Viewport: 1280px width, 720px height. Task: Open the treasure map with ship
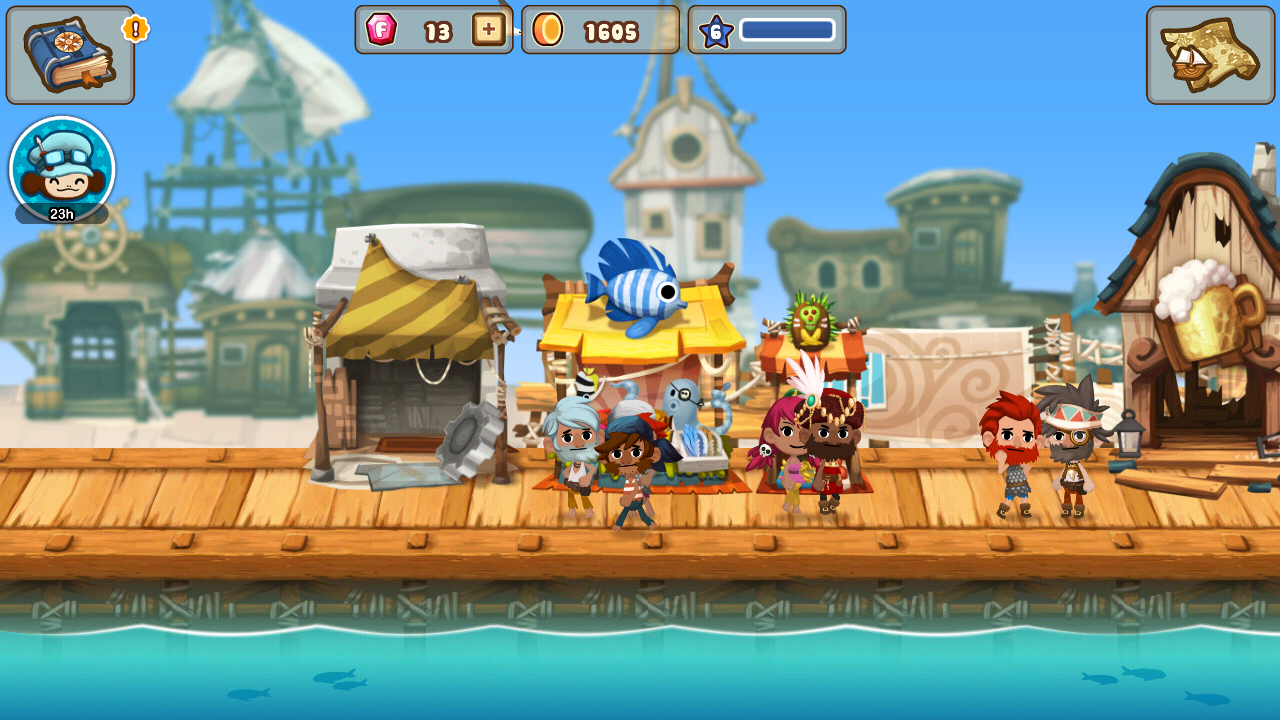click(x=1210, y=55)
